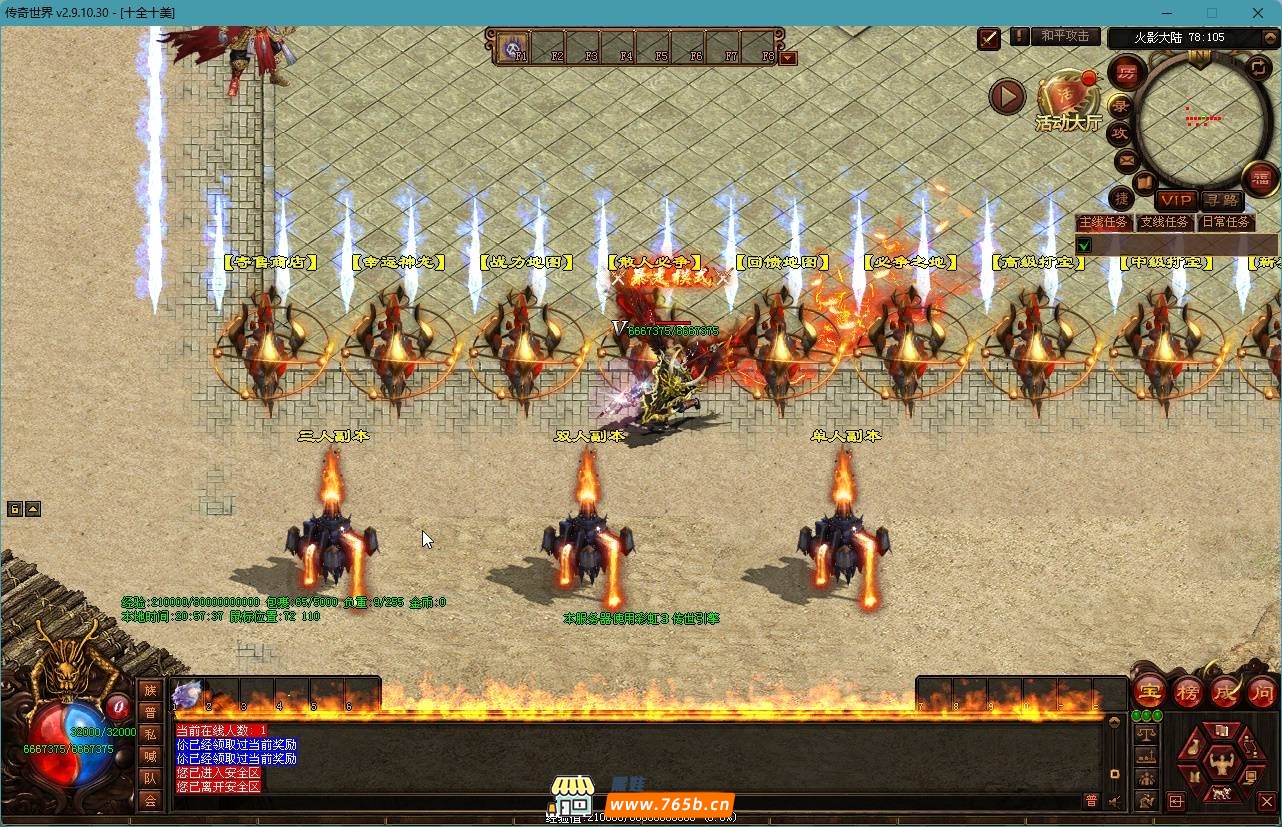This screenshot has height=827, width=1282.
Task: Maximize the game window
Action: click(1212, 13)
